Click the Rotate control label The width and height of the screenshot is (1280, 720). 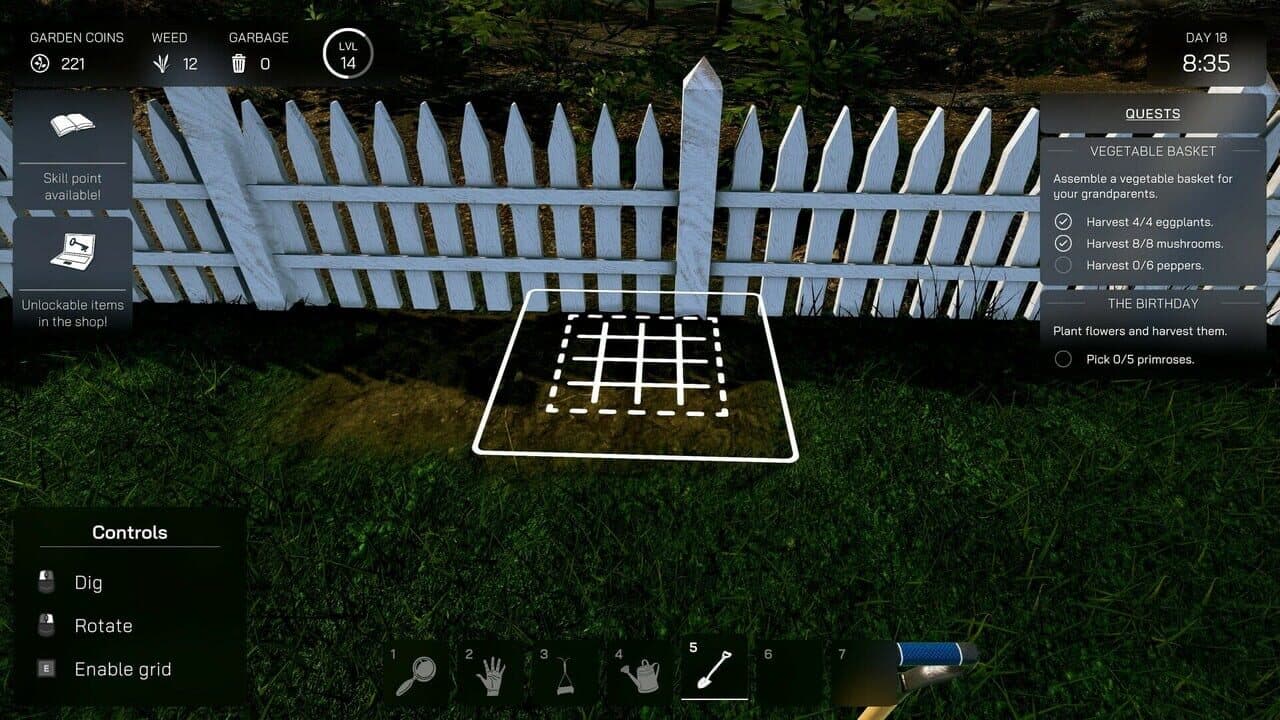coord(103,625)
